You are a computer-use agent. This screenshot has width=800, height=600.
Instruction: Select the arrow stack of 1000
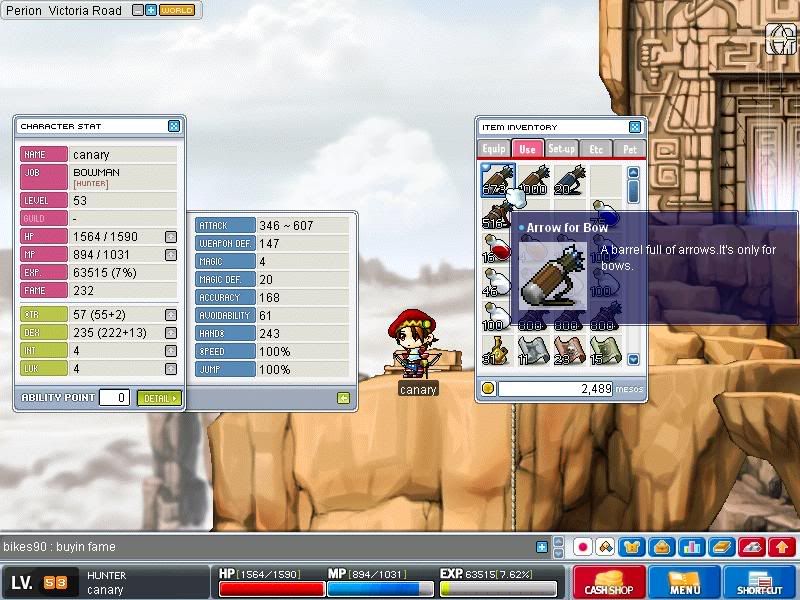533,180
